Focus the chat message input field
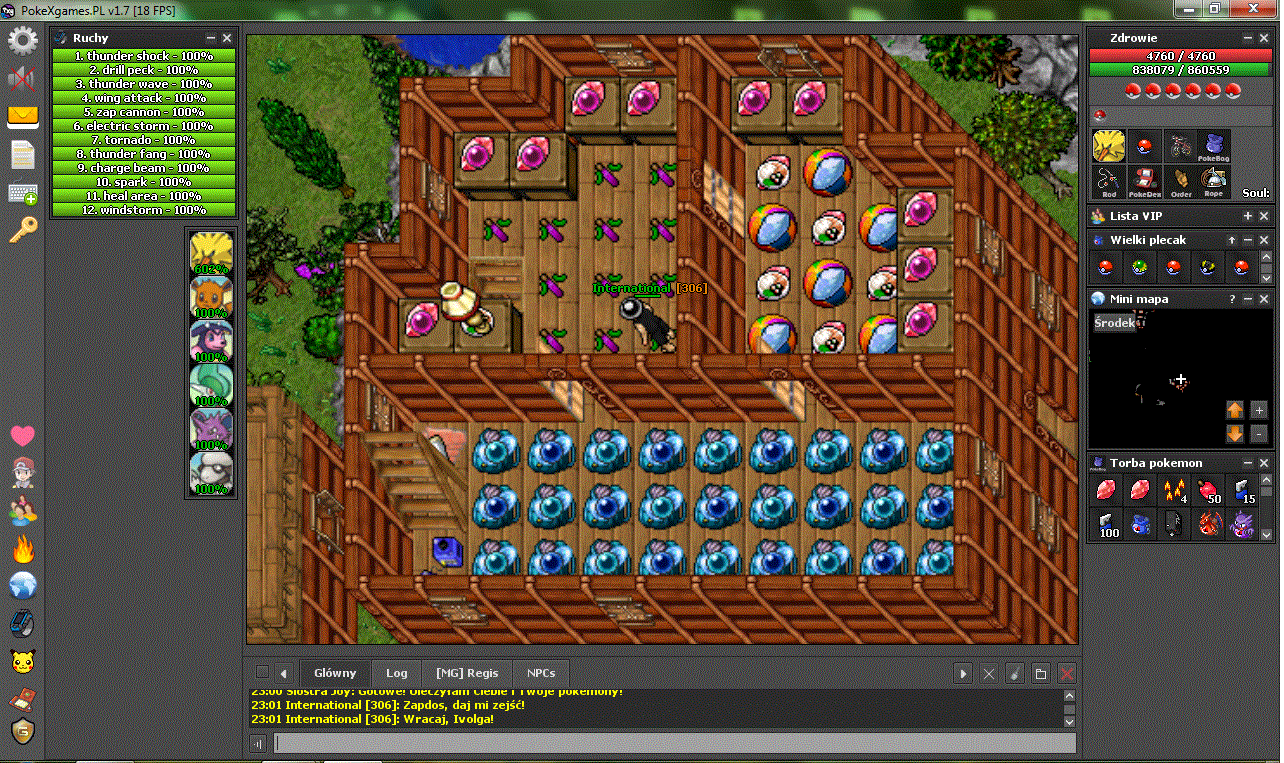 pyautogui.click(x=675, y=743)
